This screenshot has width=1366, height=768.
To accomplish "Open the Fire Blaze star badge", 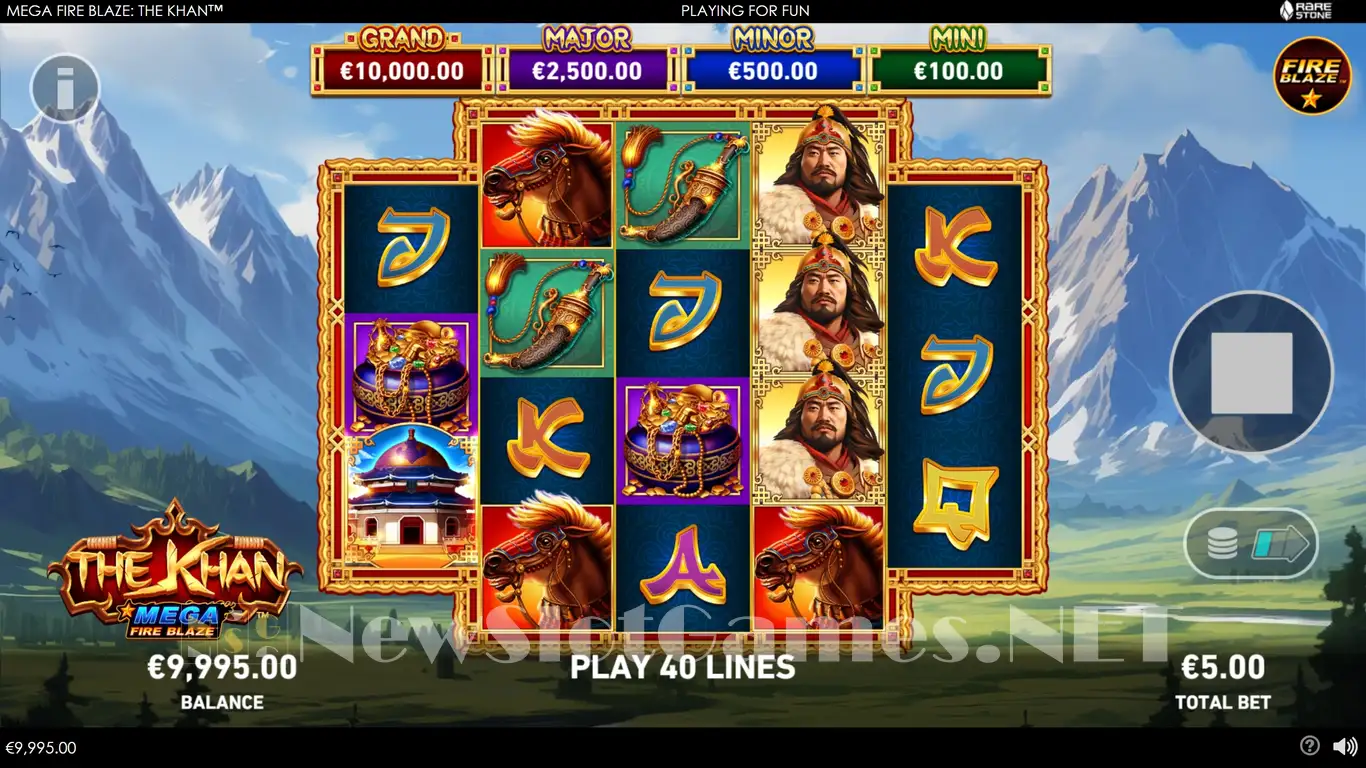I will pyautogui.click(x=1312, y=76).
